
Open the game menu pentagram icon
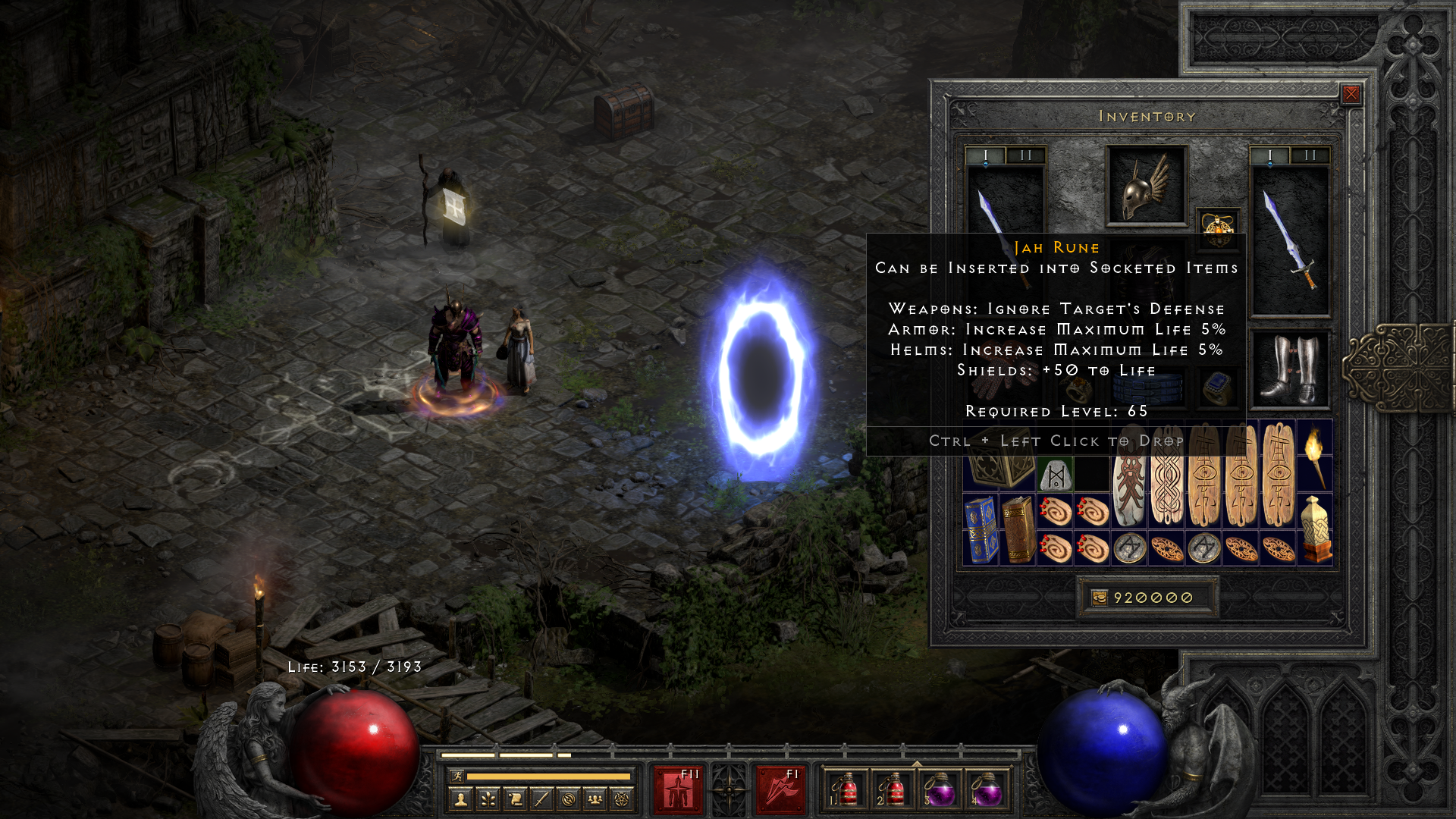(x=623, y=799)
